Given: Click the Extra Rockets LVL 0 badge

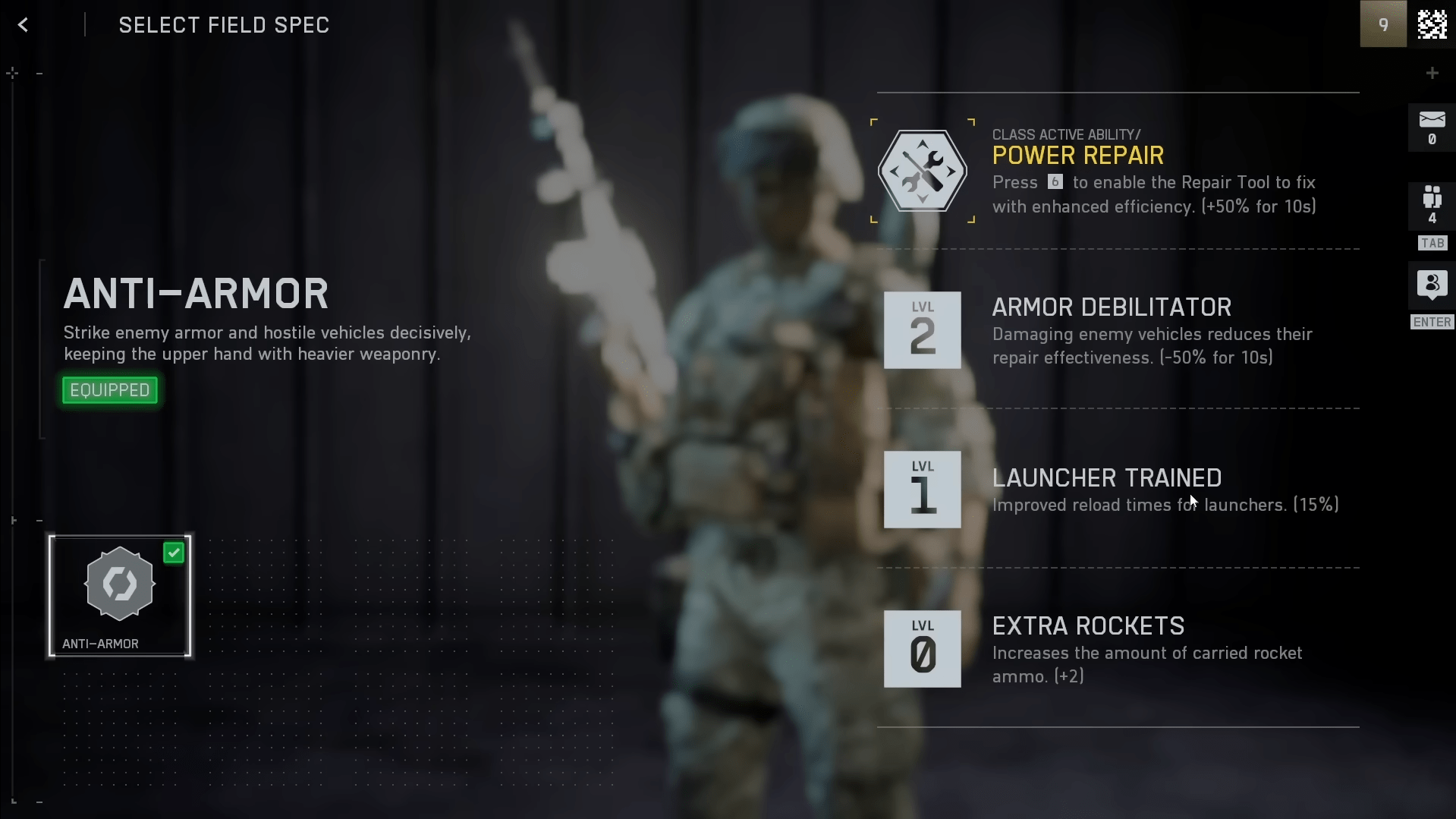Looking at the screenshot, I should coord(922,649).
